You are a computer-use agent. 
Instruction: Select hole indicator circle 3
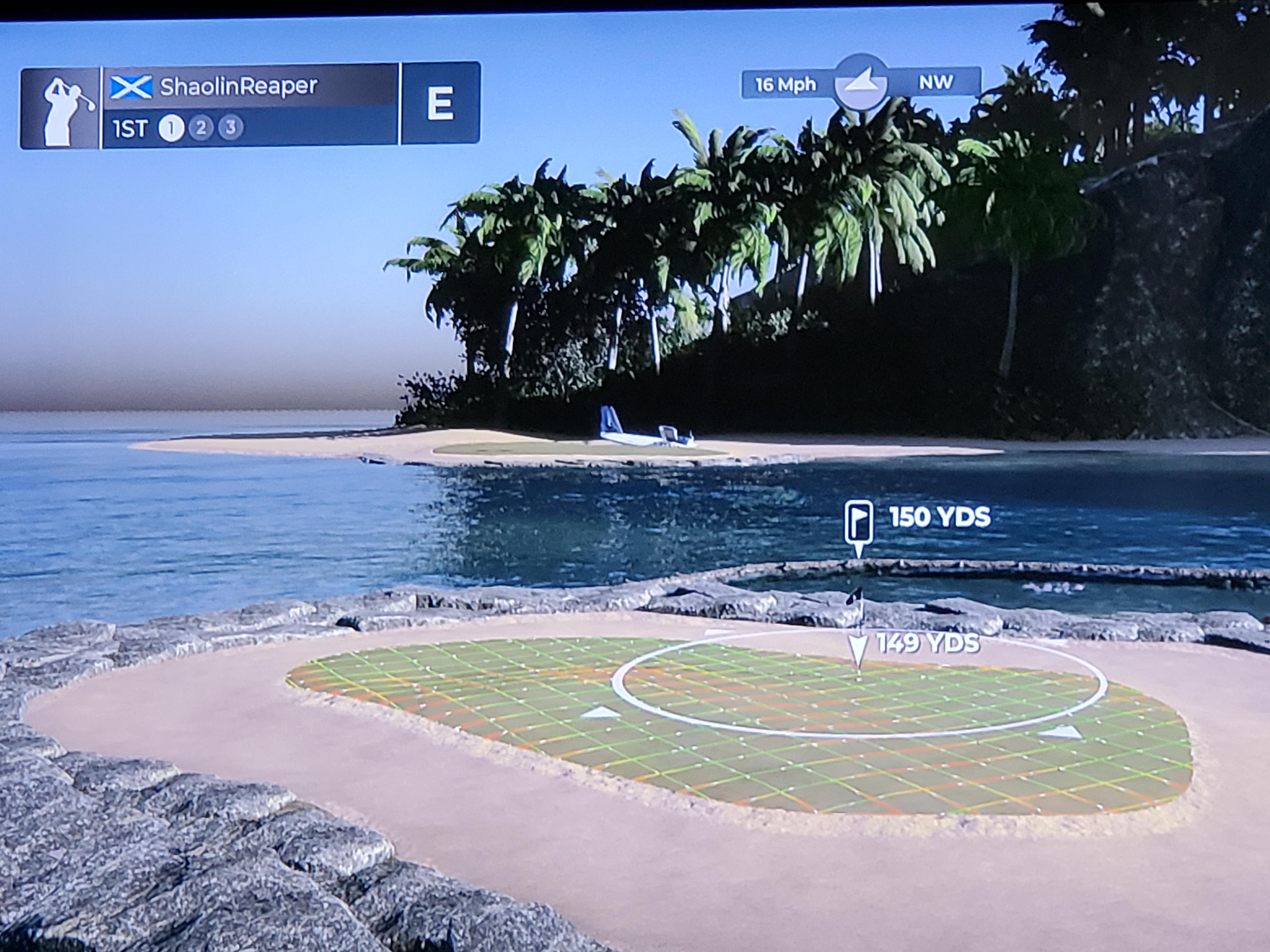(x=230, y=127)
